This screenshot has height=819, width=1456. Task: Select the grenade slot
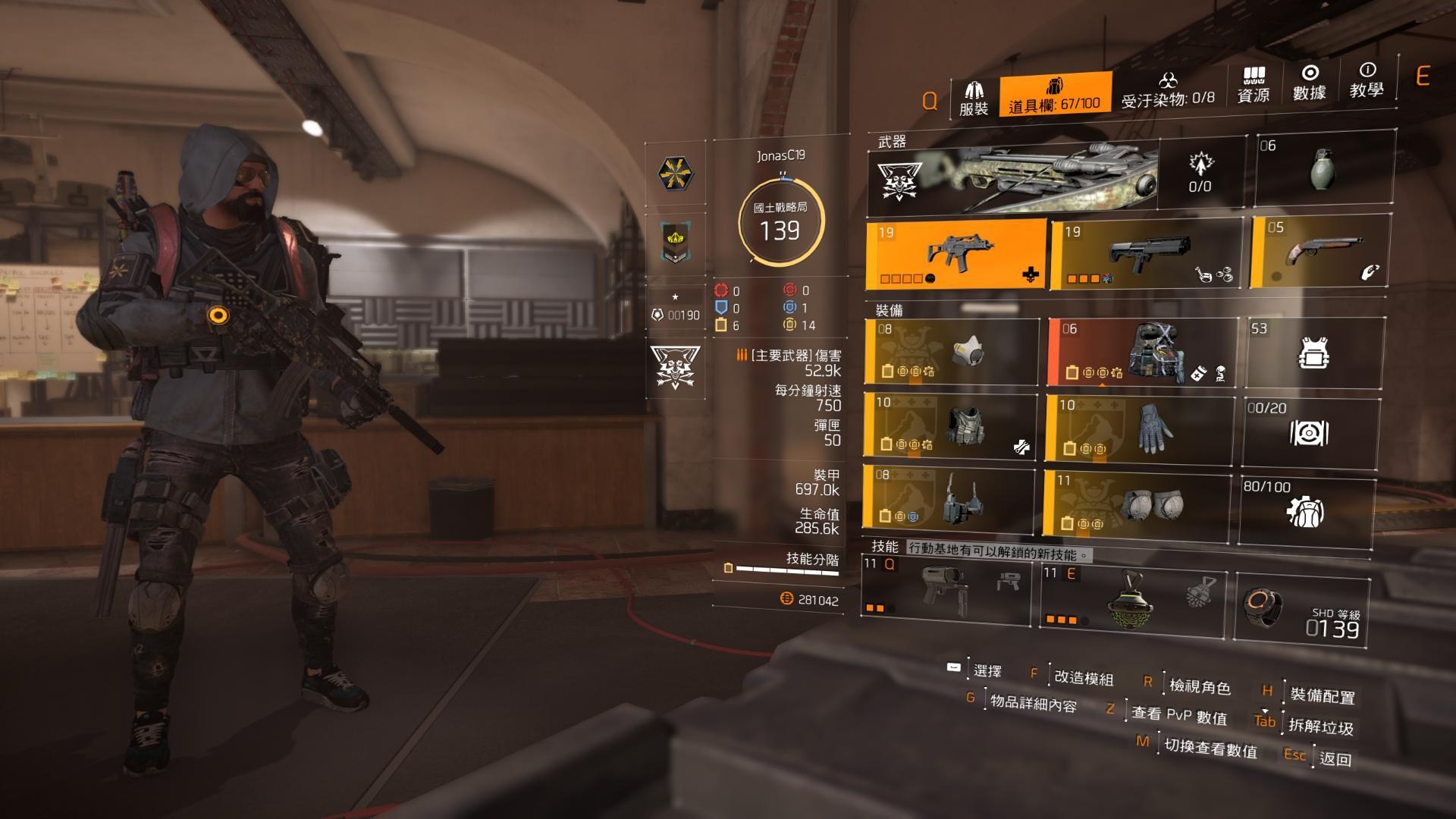[x=1323, y=168]
